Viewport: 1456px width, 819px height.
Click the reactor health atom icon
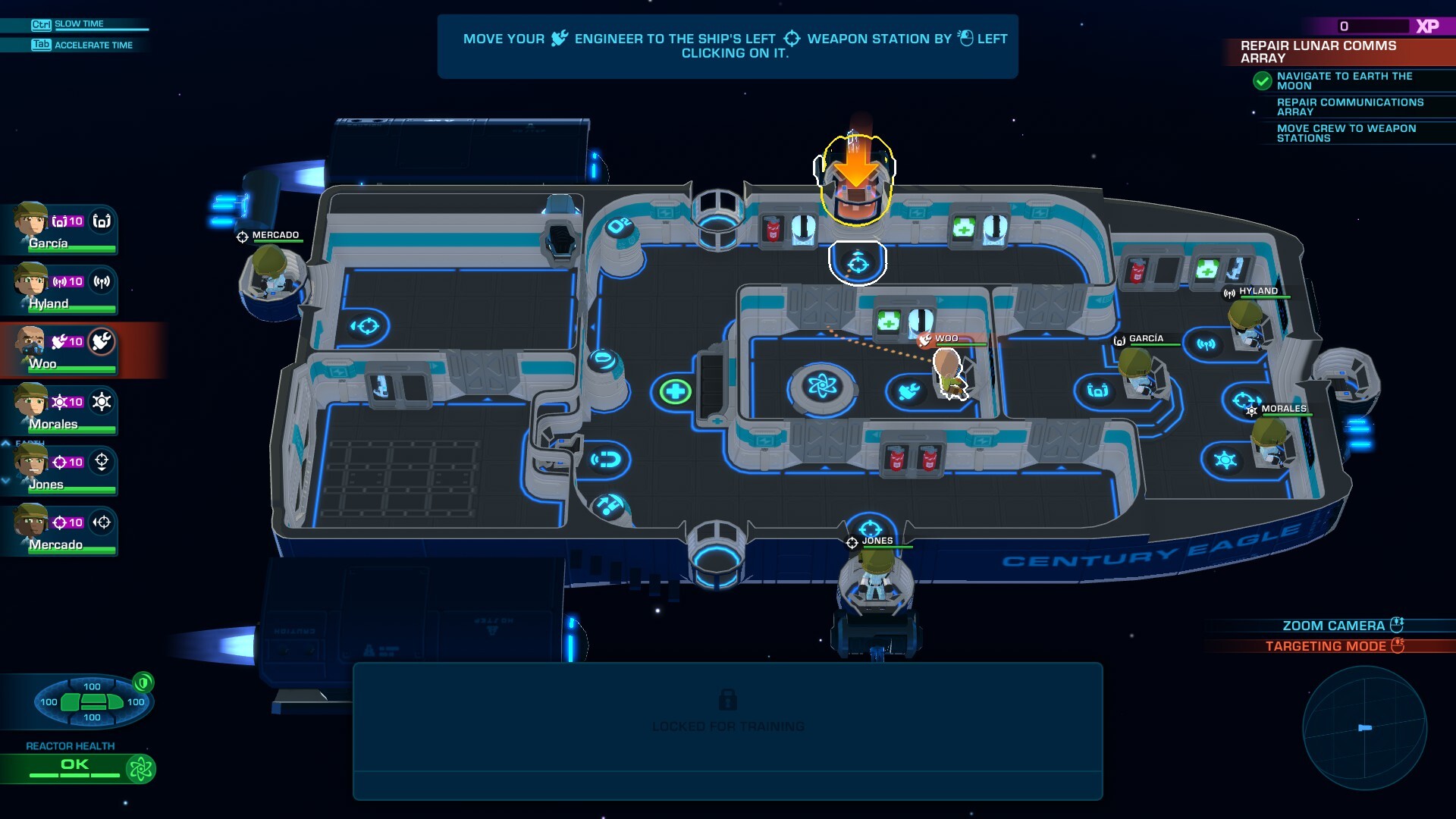click(x=140, y=769)
